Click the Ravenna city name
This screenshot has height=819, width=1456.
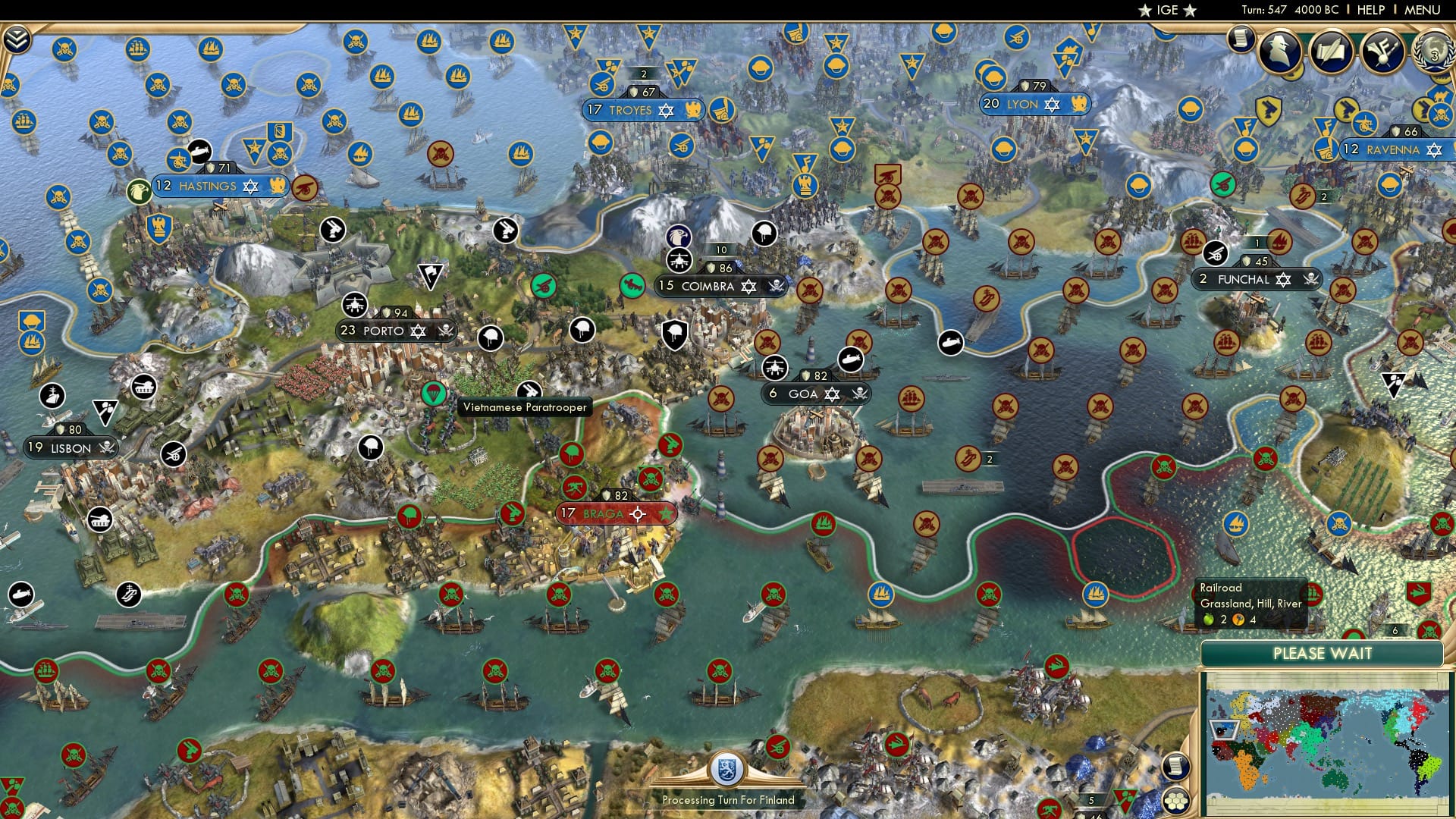coord(1392,150)
